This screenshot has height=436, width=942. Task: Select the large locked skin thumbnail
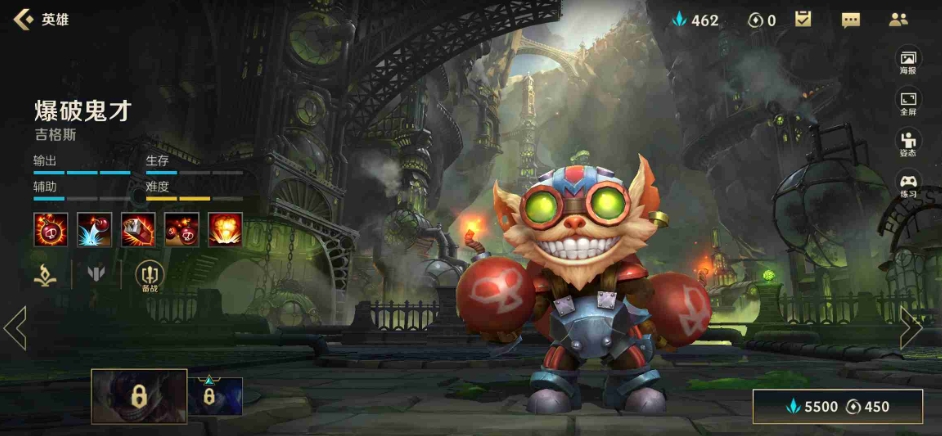[x=139, y=396]
